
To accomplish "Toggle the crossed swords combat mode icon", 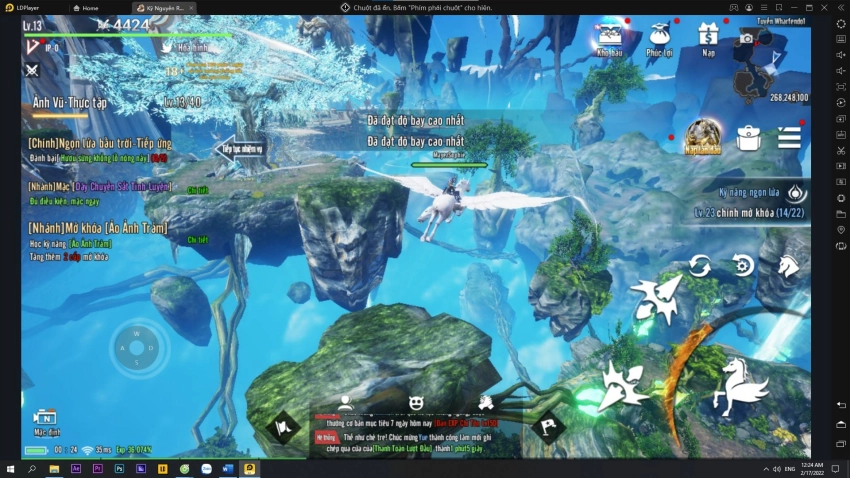I will point(32,70).
